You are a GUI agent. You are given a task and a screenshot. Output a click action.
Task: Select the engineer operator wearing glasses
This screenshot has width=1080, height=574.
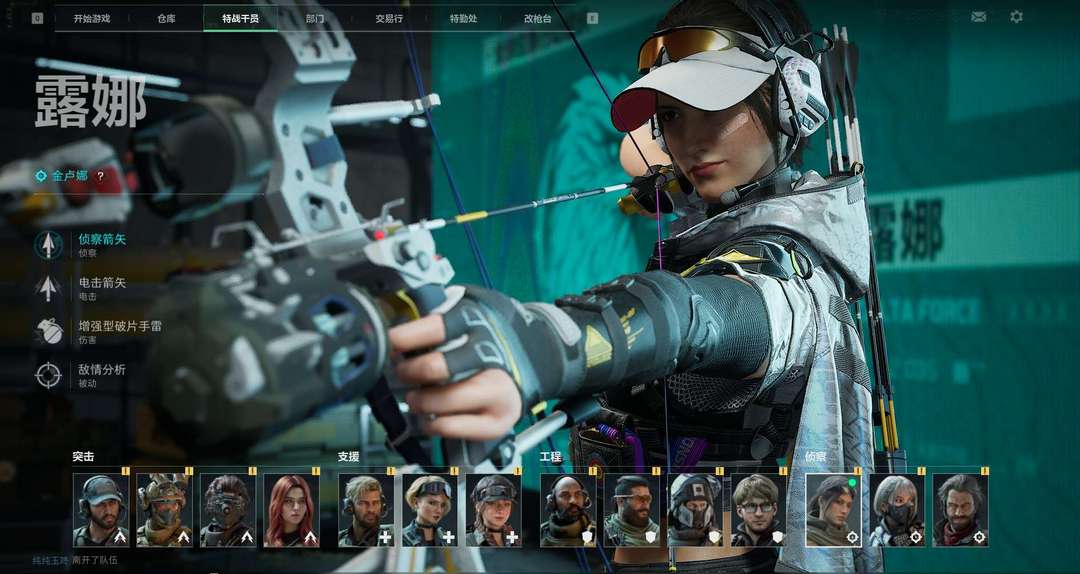click(x=759, y=510)
